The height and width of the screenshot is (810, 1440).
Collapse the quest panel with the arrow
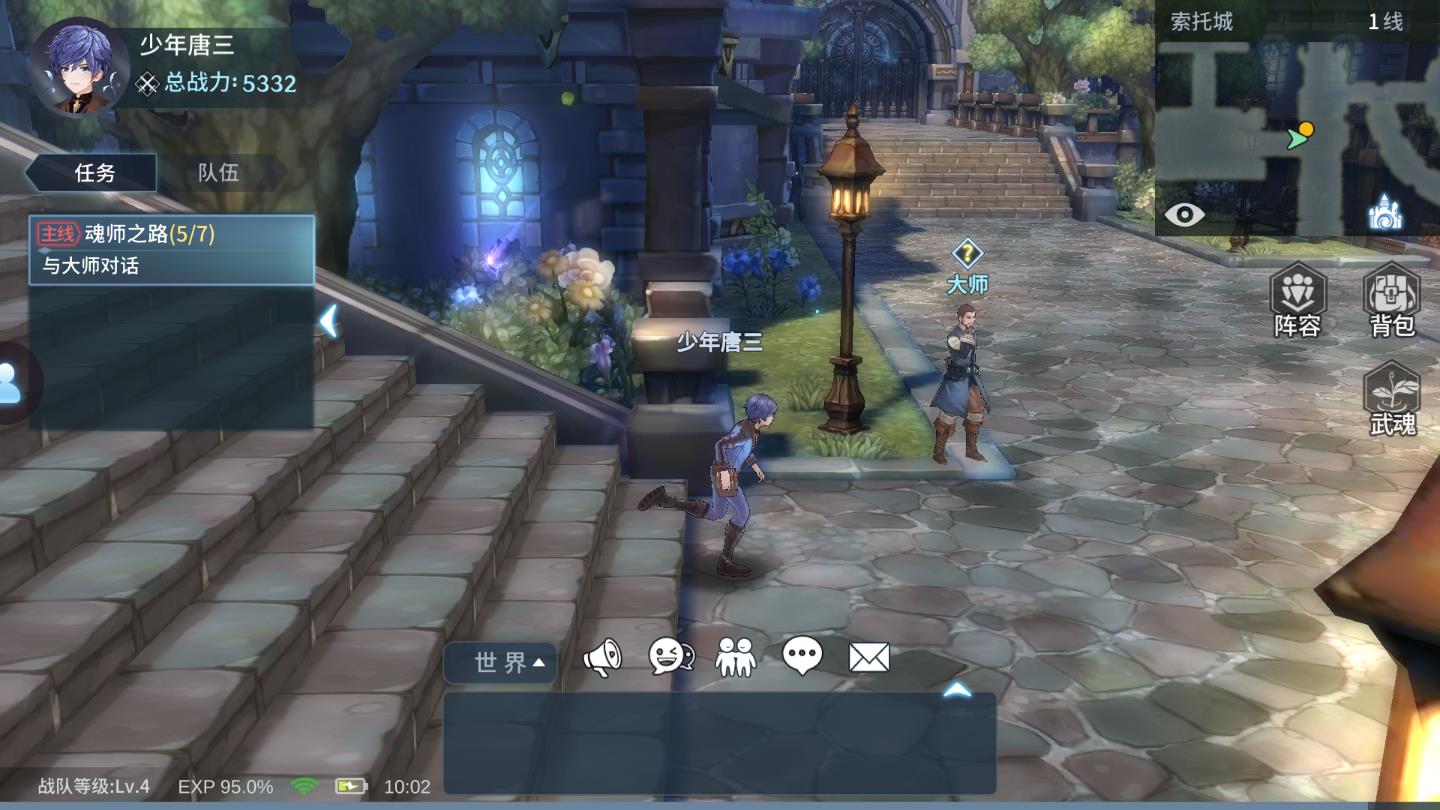[x=327, y=321]
